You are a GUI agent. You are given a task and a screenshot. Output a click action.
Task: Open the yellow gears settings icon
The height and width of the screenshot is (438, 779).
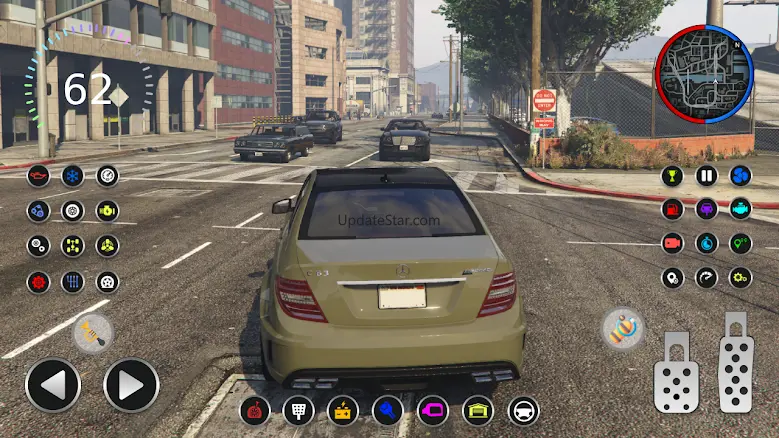(x=741, y=278)
